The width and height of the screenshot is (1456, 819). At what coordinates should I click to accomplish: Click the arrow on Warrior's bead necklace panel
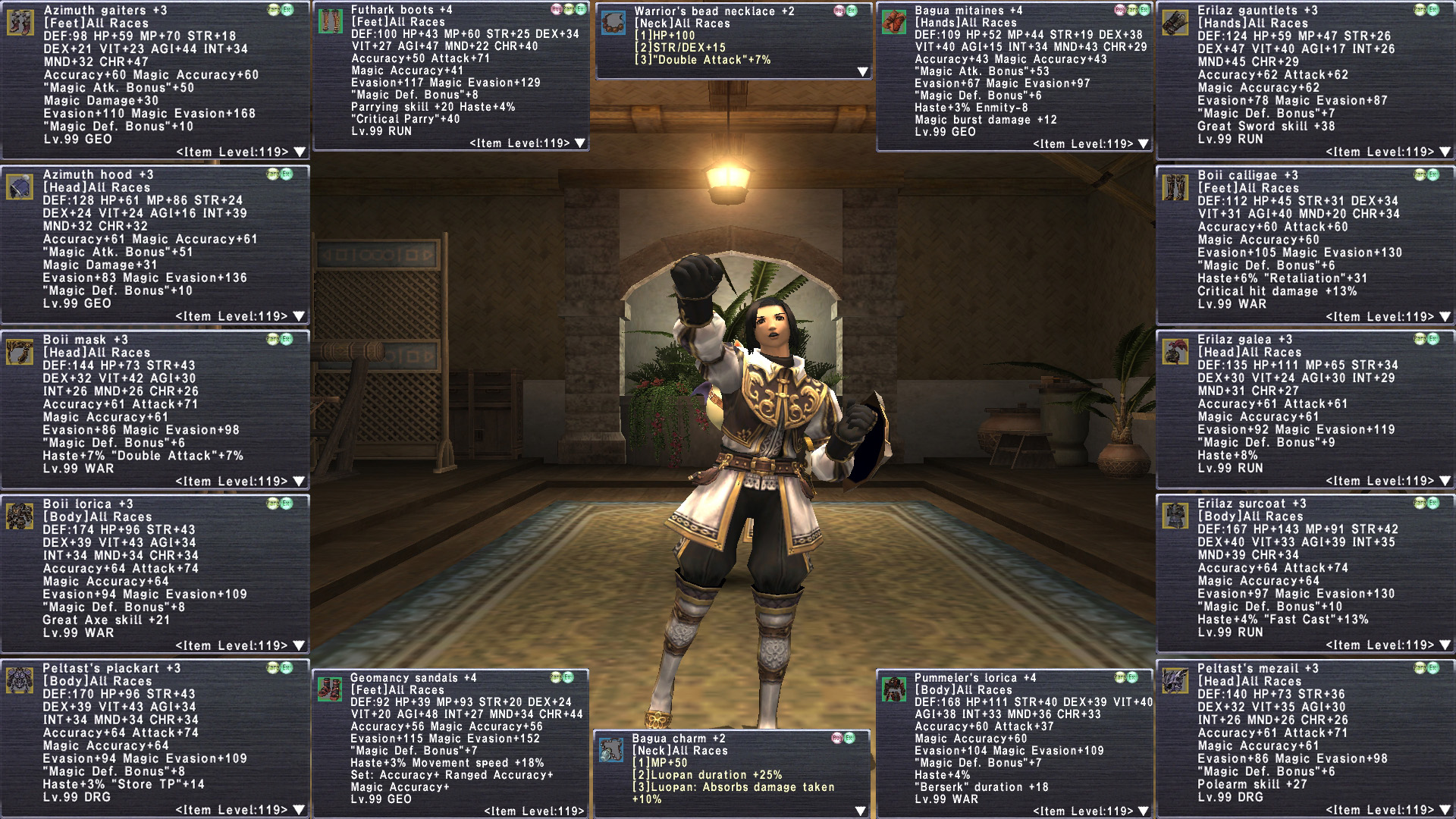coord(862,71)
